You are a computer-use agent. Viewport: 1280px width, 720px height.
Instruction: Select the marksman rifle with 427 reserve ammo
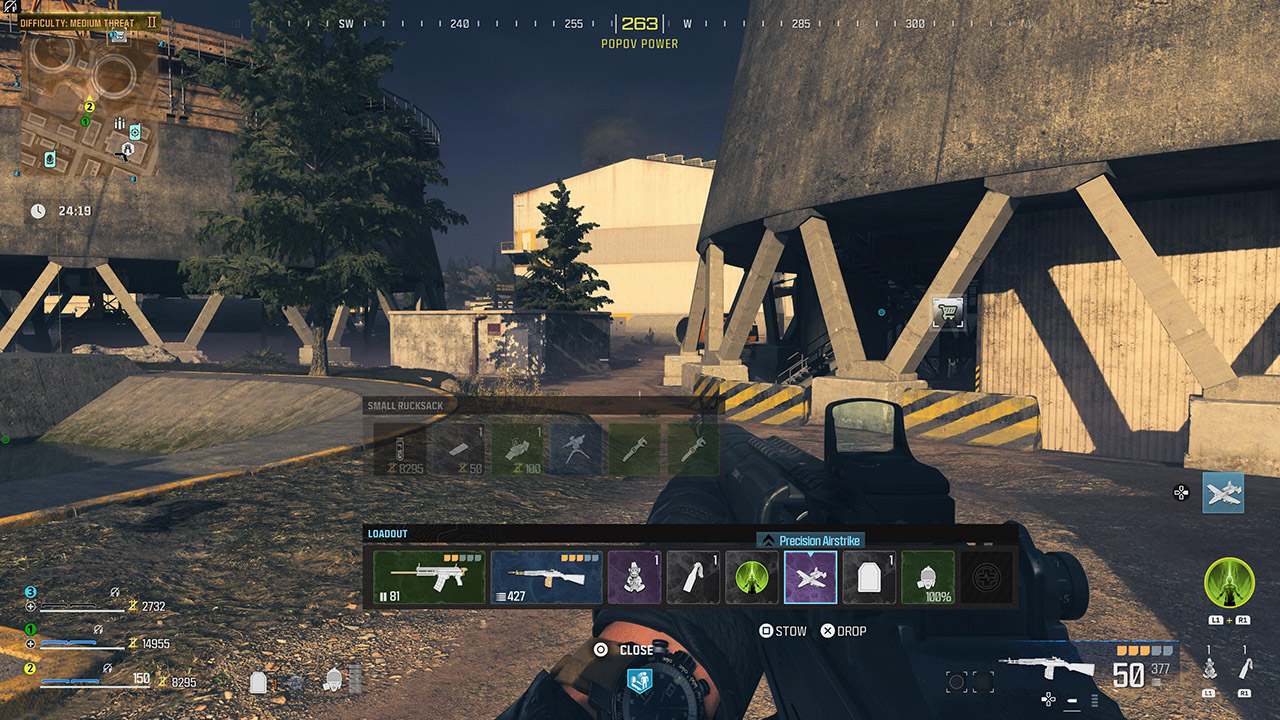pyautogui.click(x=545, y=578)
